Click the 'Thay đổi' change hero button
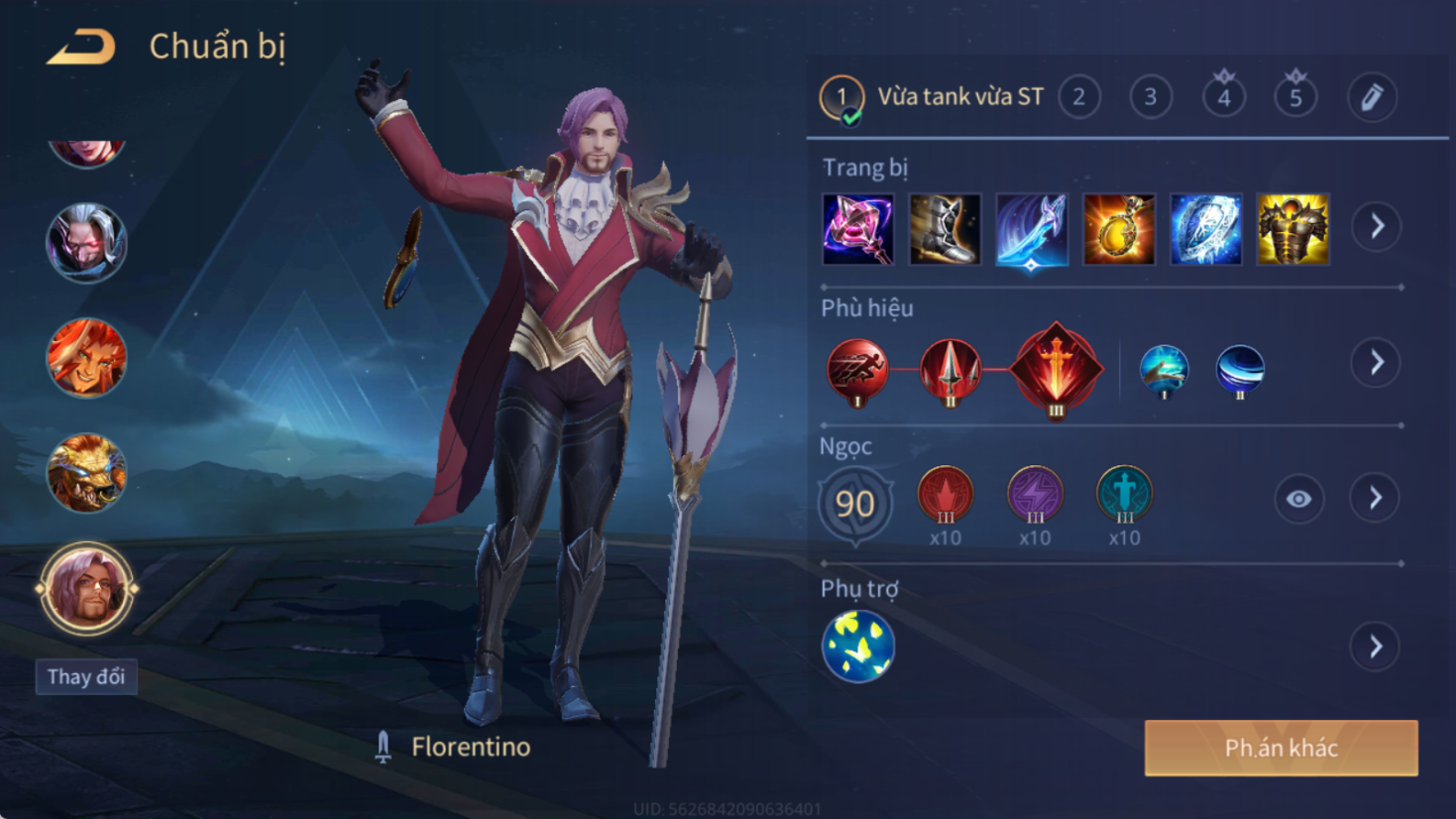Image resolution: width=1456 pixels, height=819 pixels. click(86, 676)
